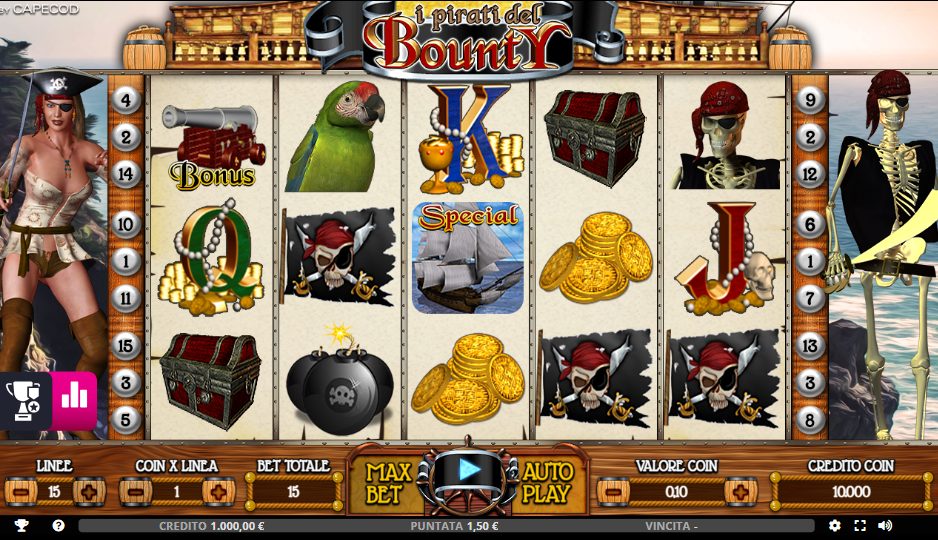The width and height of the screenshot is (938, 540).
Task: Highlight payline number 12 marker
Action: point(811,174)
